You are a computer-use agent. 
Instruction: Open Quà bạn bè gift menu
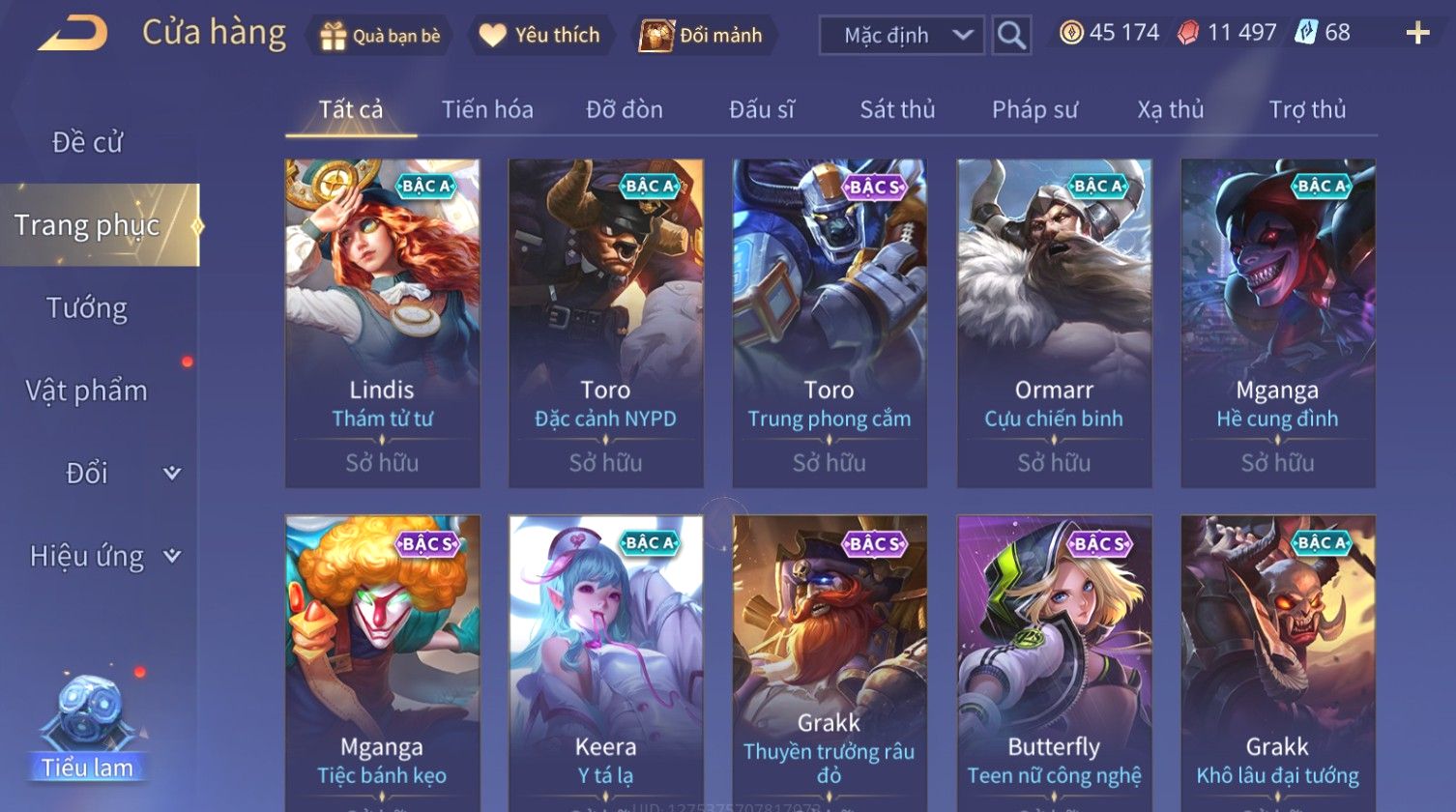click(381, 36)
